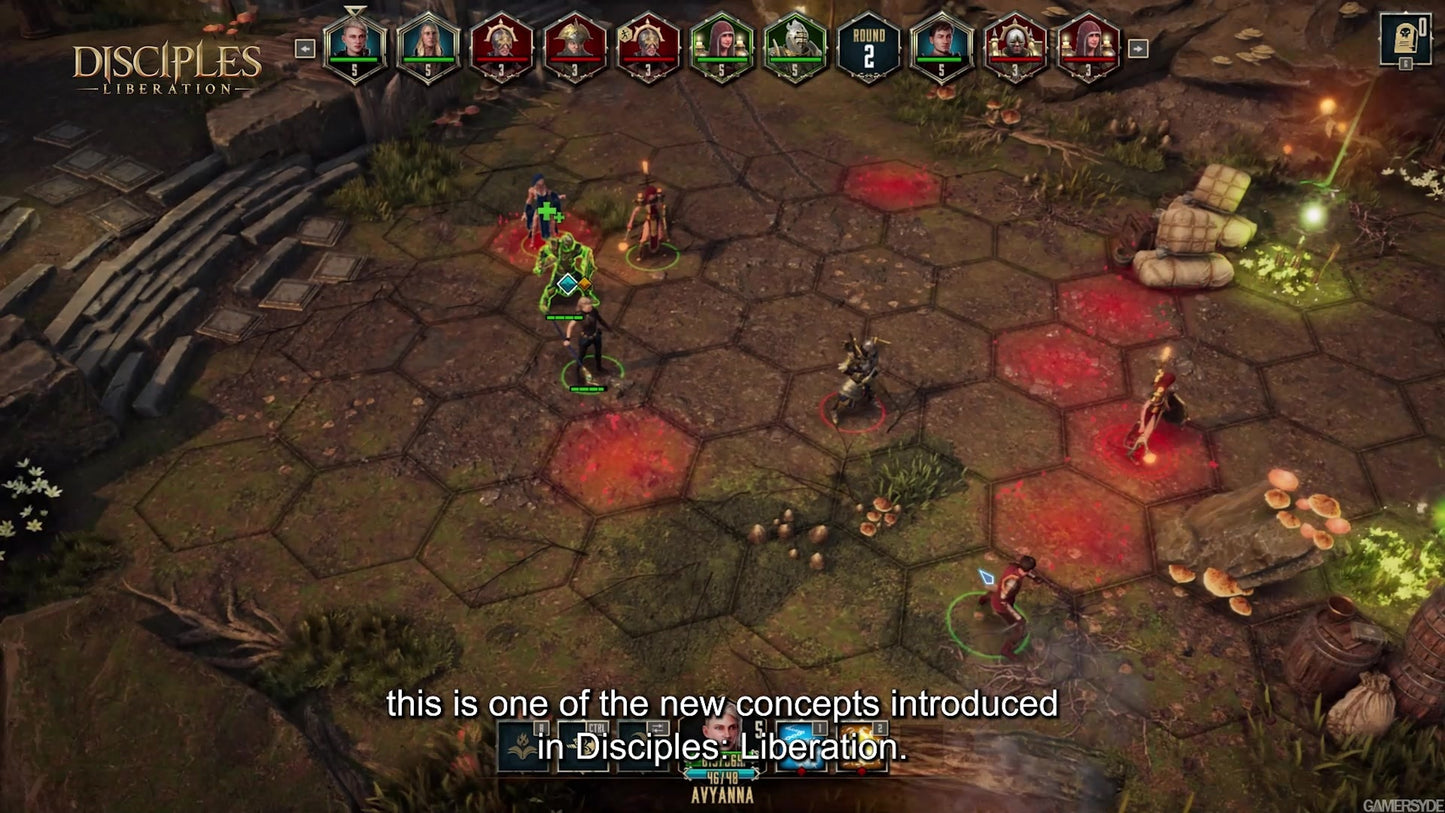The image size is (1445, 813).
Task: Select the active short-haired blonde hero turn portrait
Action: [x=354, y=46]
